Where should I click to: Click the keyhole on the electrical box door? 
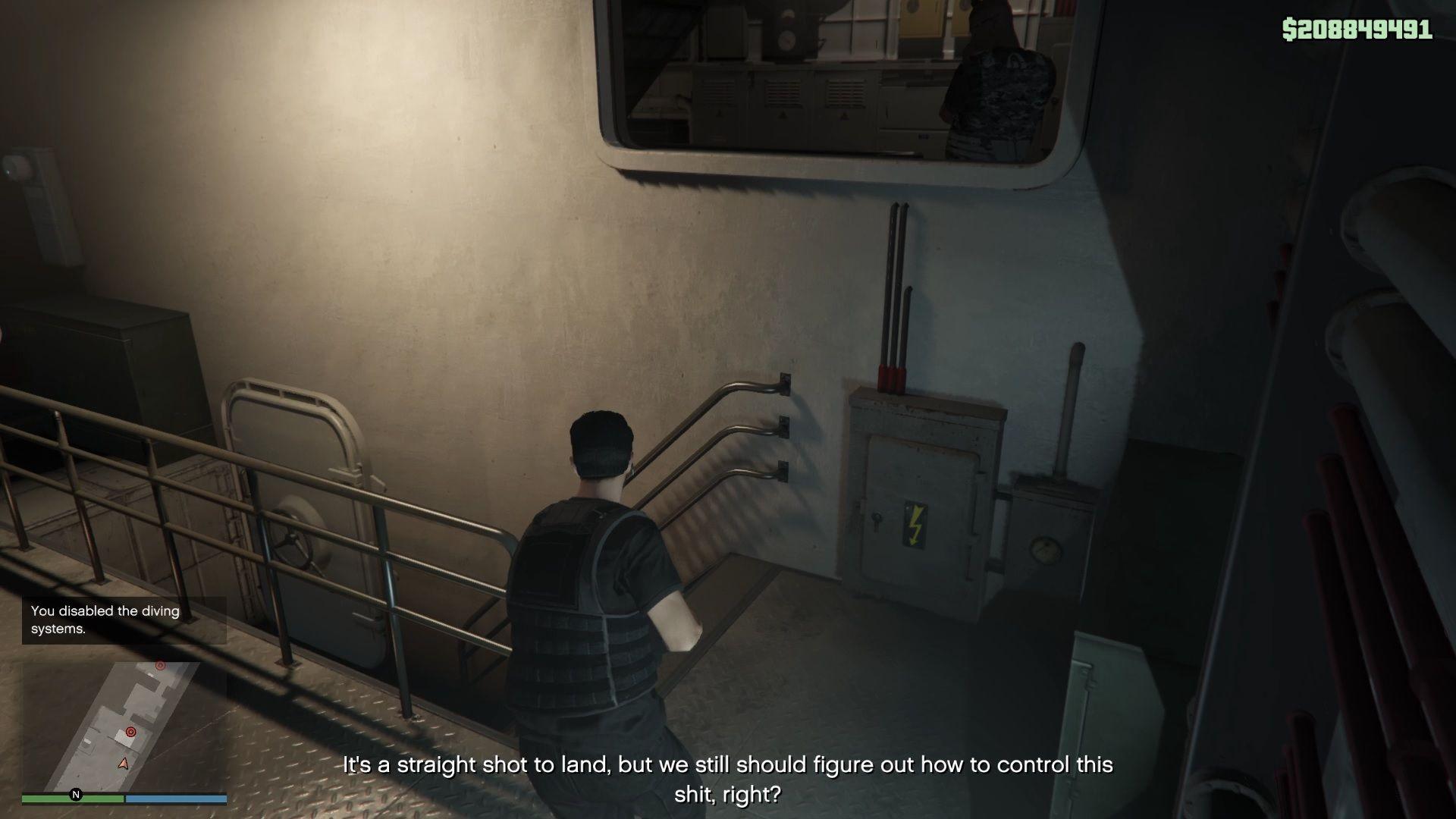click(x=877, y=518)
